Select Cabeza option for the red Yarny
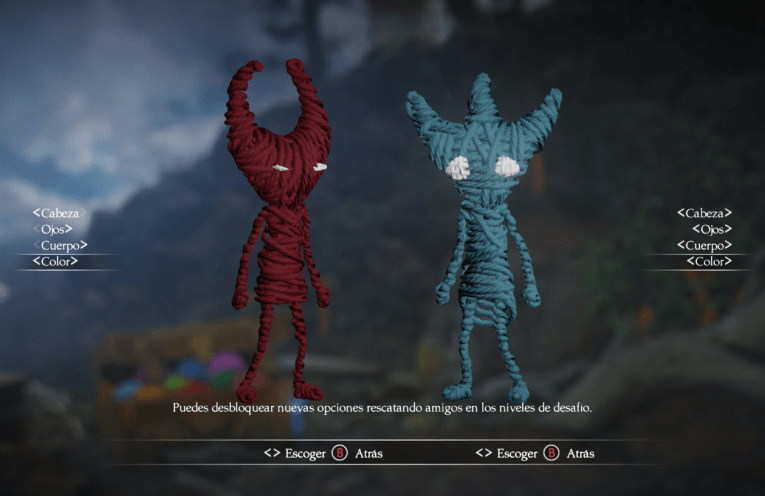Viewport: 765px width, 496px height. (x=59, y=213)
